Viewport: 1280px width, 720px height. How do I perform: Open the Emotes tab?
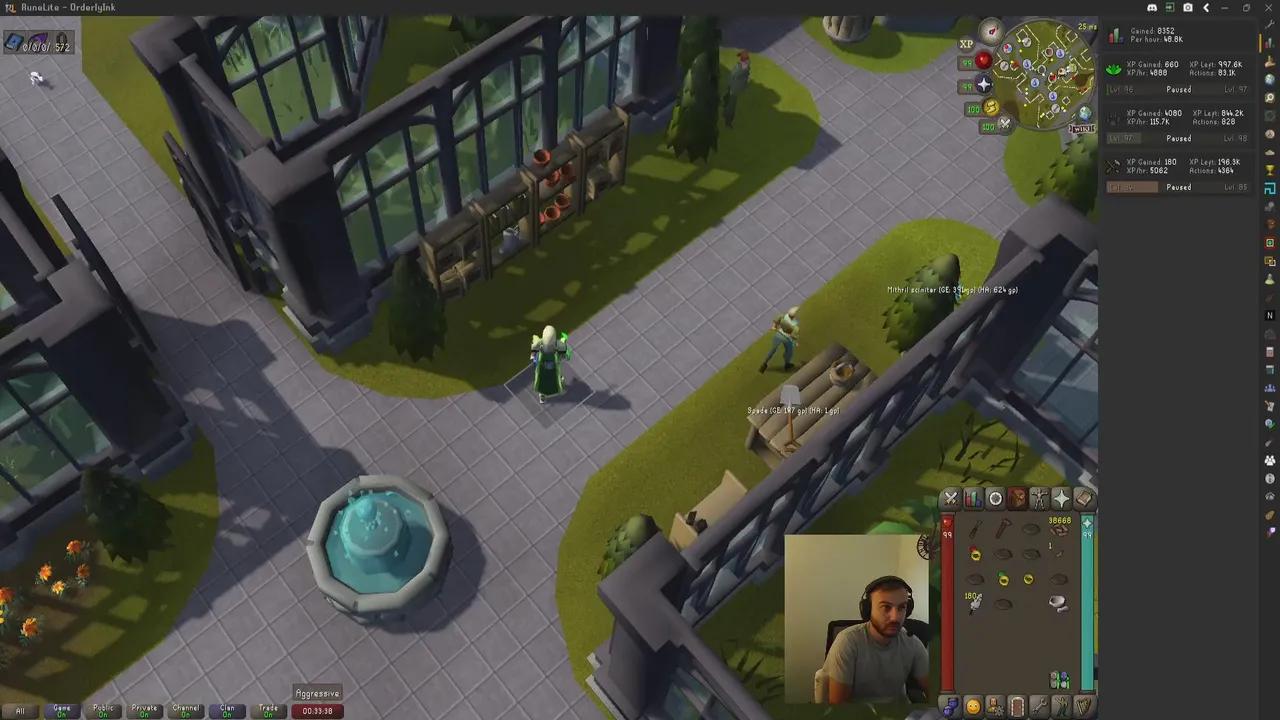pyautogui.click(x=1062, y=707)
